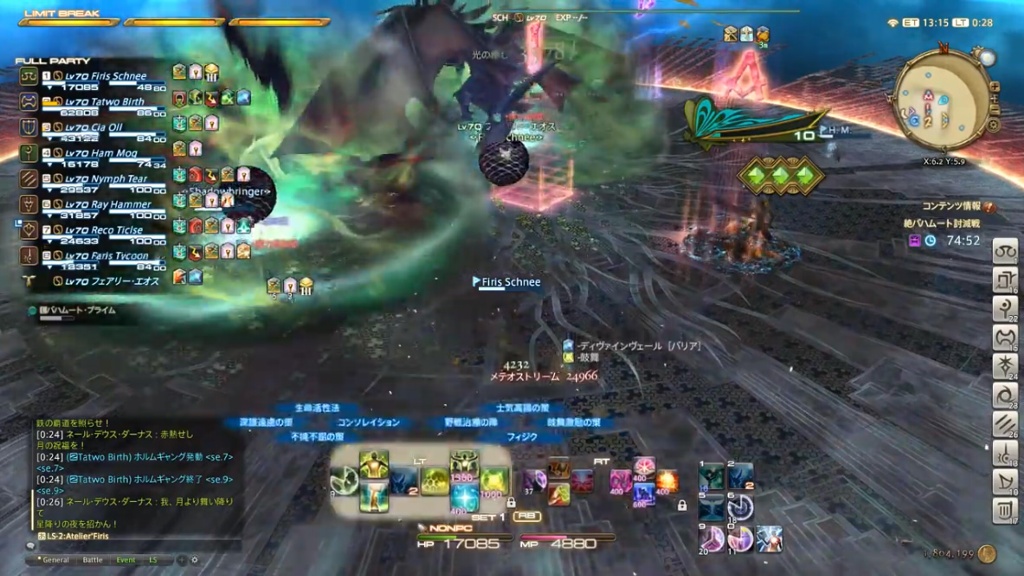The height and width of the screenshot is (576, 1024).
Task: Choose party member Nymph Tear
Action: [x=104, y=179]
